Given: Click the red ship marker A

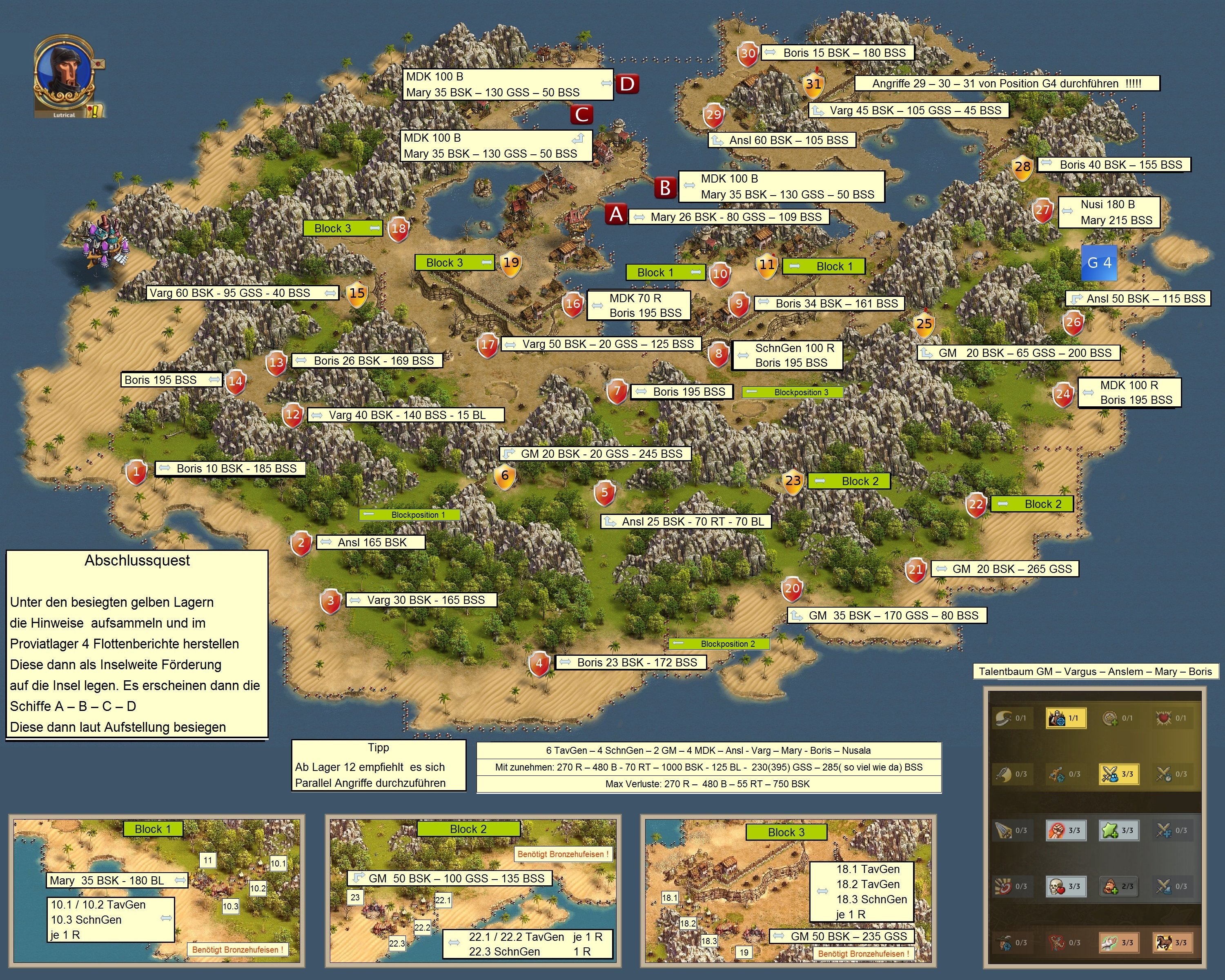Looking at the screenshot, I should (616, 215).
